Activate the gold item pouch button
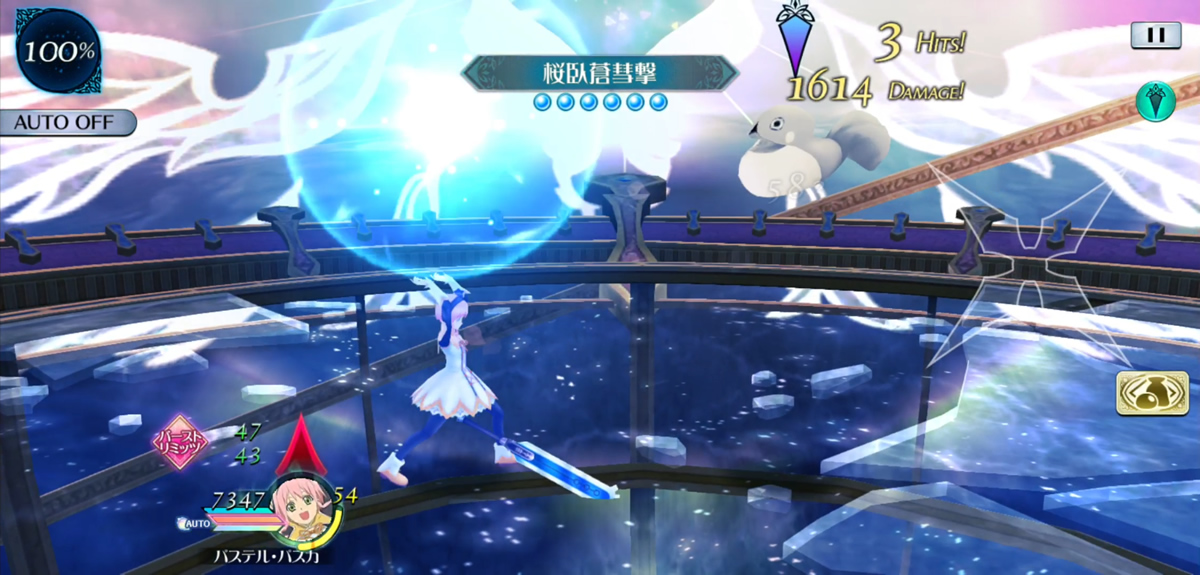Viewport: 1200px width, 575px height. point(1152,393)
